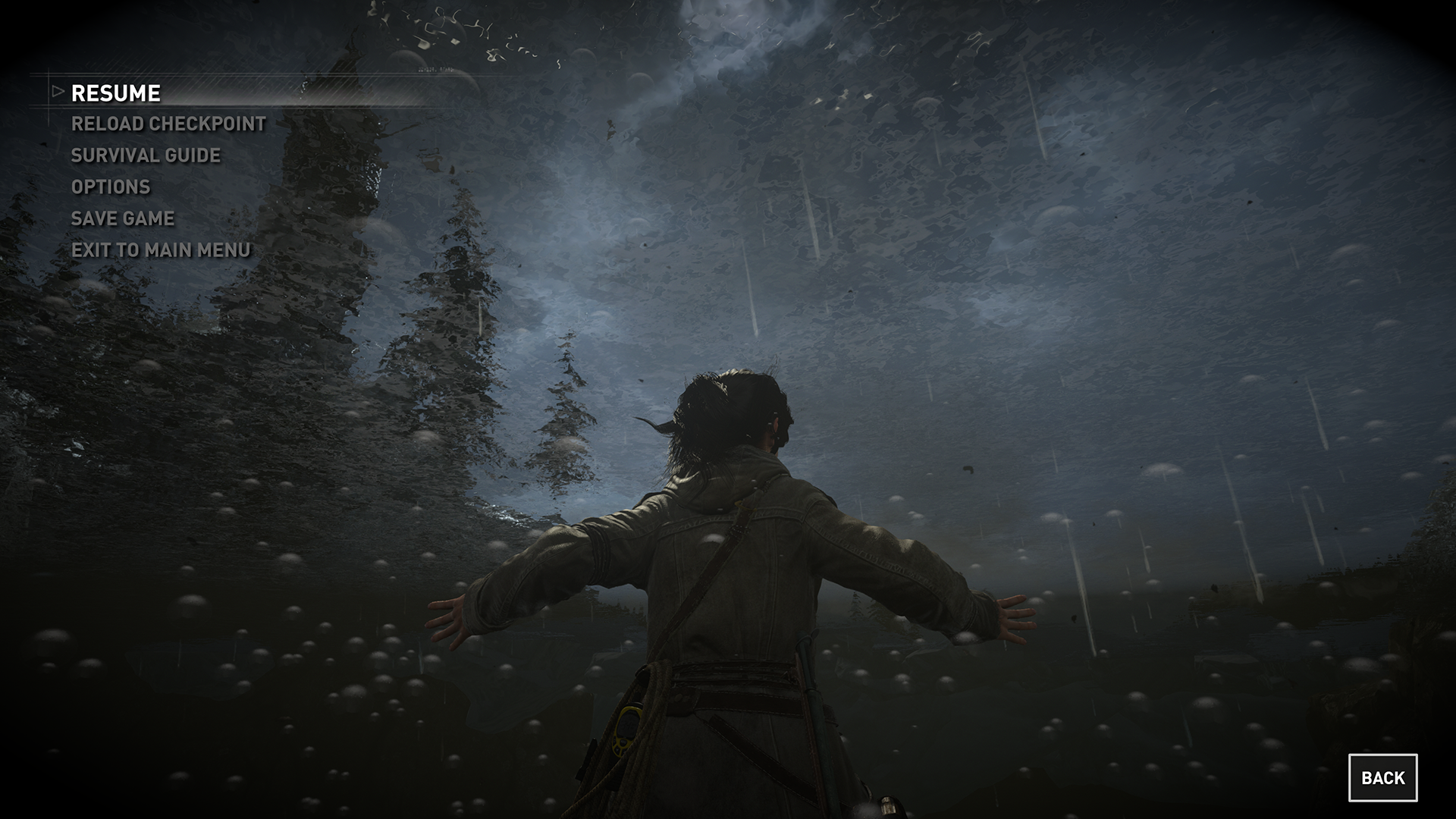Select Save Game
Image resolution: width=1456 pixels, height=819 pixels.
(123, 218)
